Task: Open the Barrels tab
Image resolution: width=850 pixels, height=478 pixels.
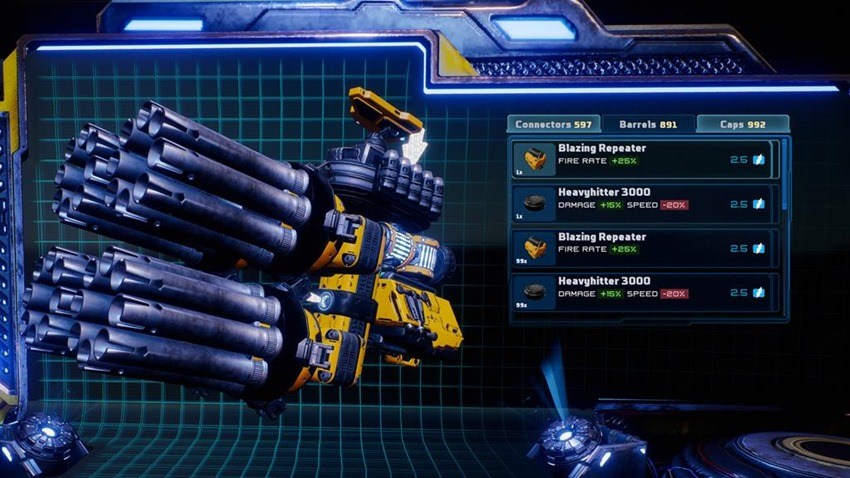Action: (647, 125)
